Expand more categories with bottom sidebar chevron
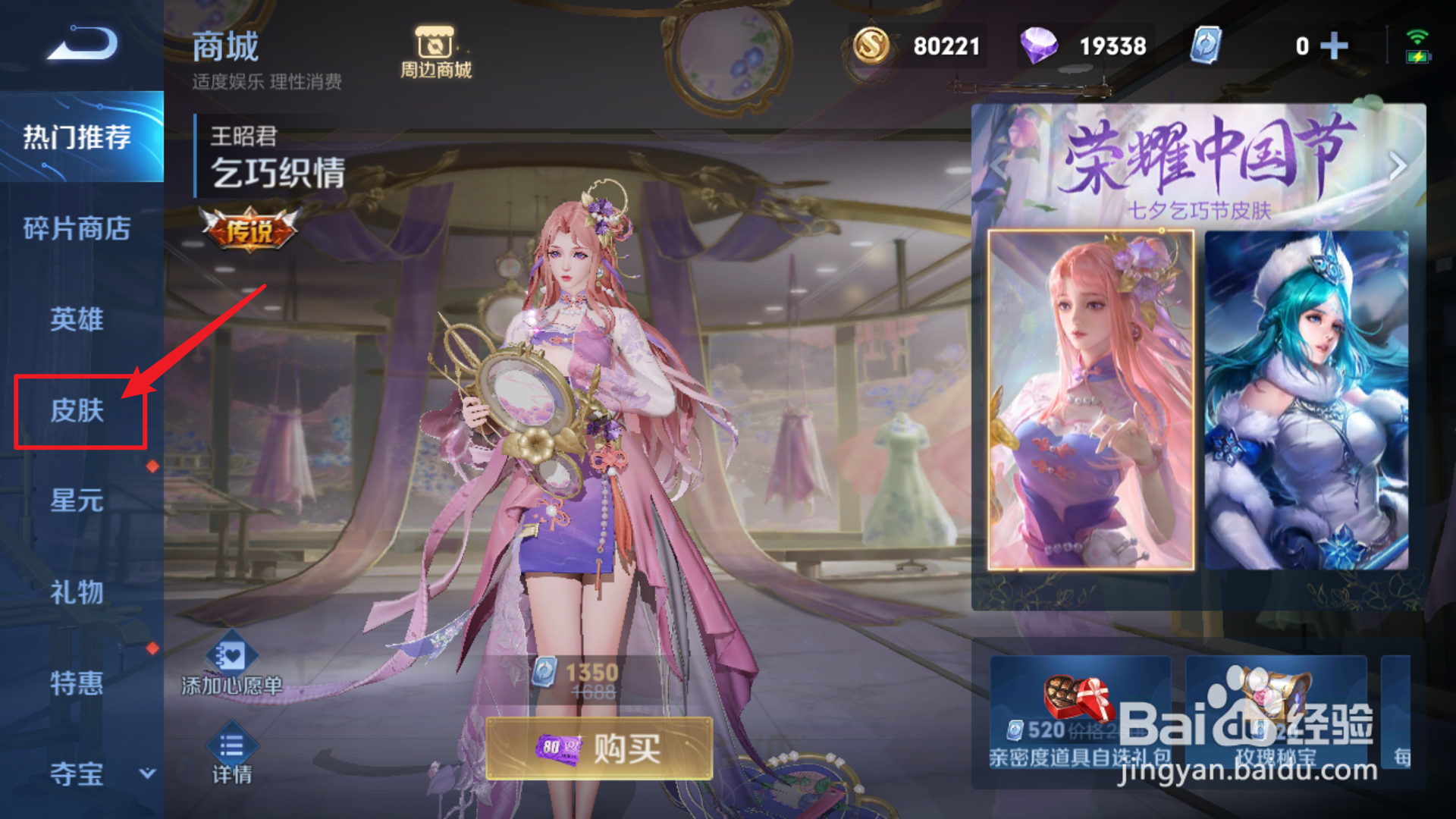 pos(148,775)
